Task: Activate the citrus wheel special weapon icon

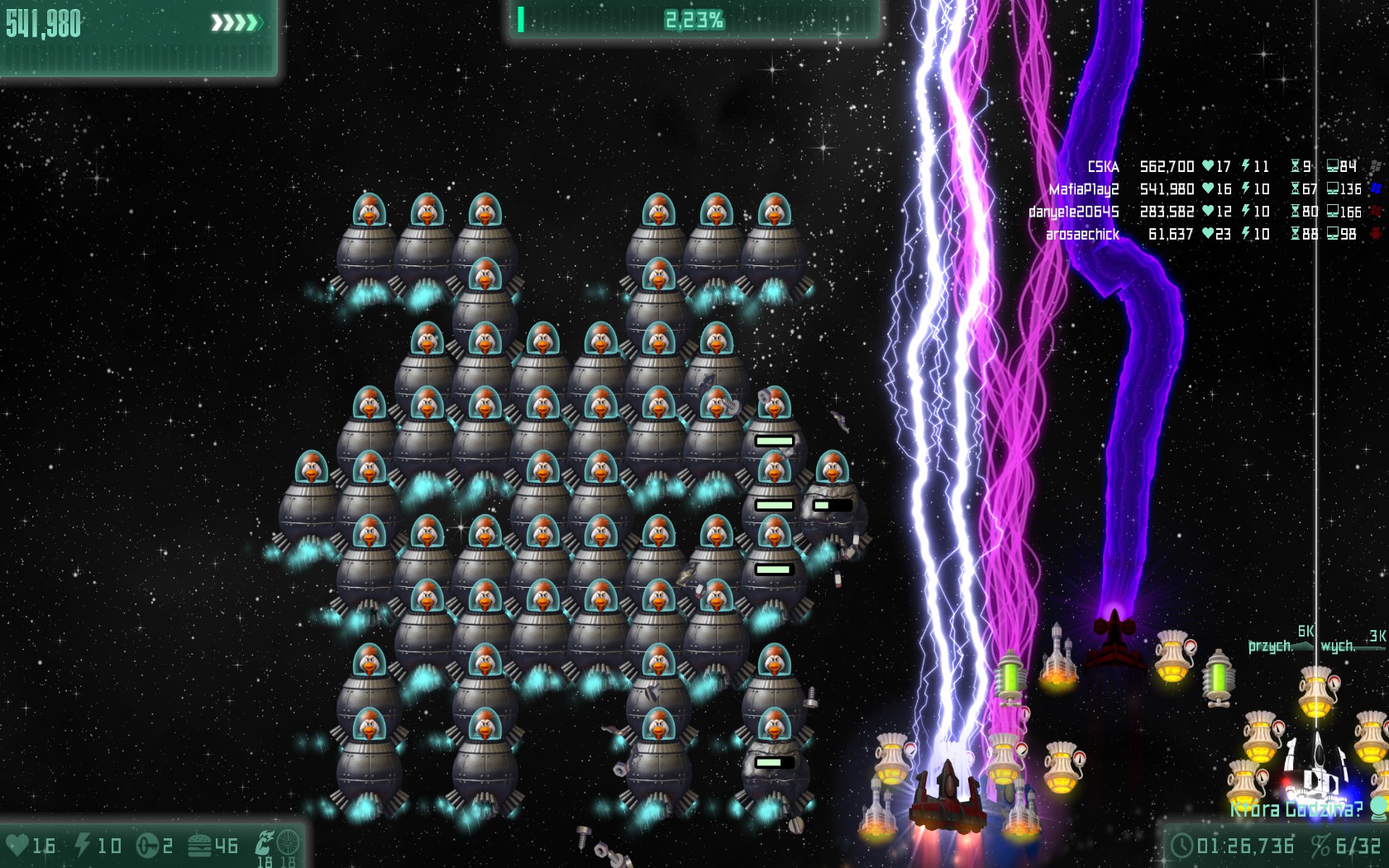Action: pyautogui.click(x=288, y=843)
